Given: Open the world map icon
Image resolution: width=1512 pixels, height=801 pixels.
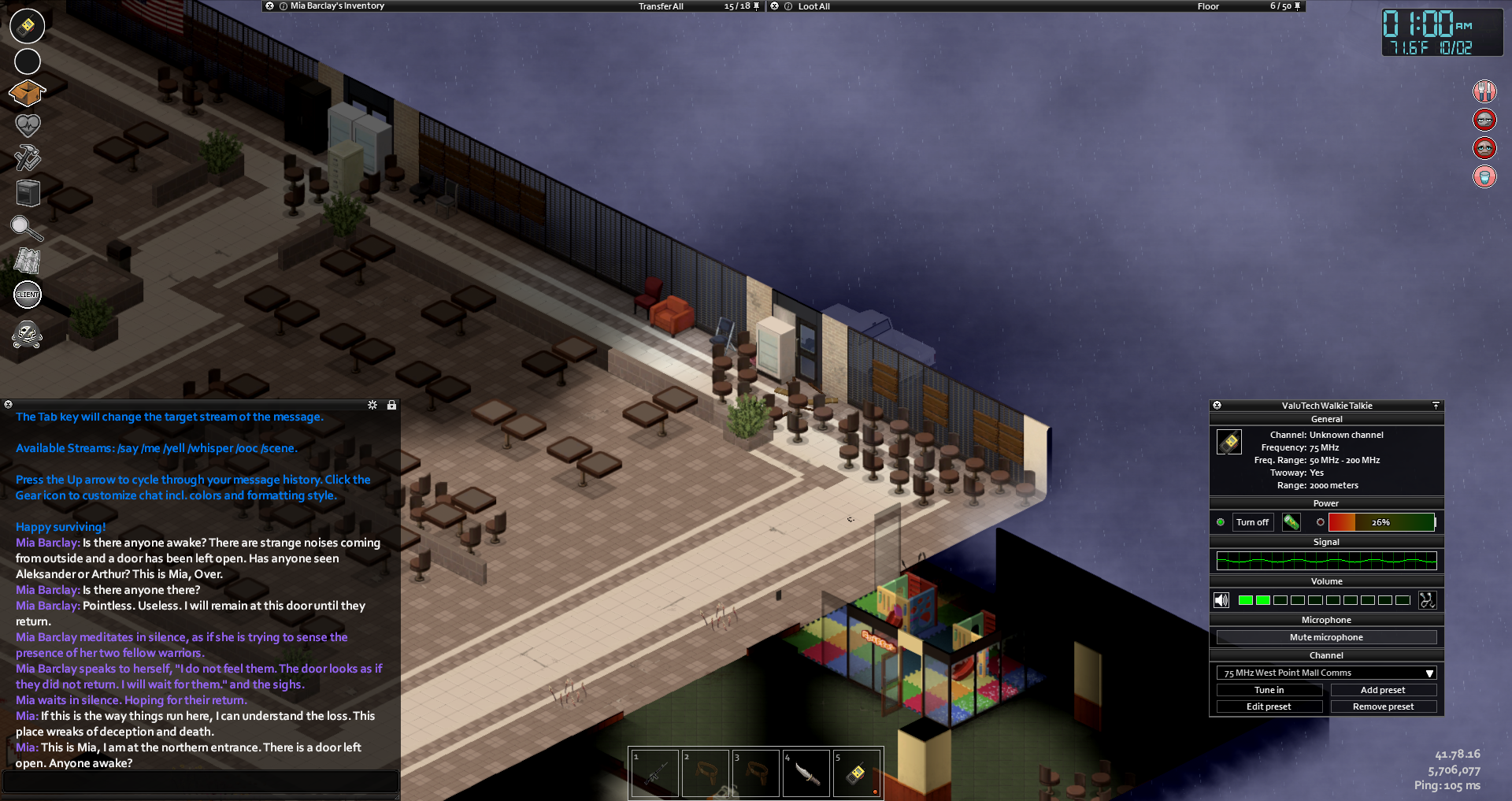Looking at the screenshot, I should tap(28, 261).
